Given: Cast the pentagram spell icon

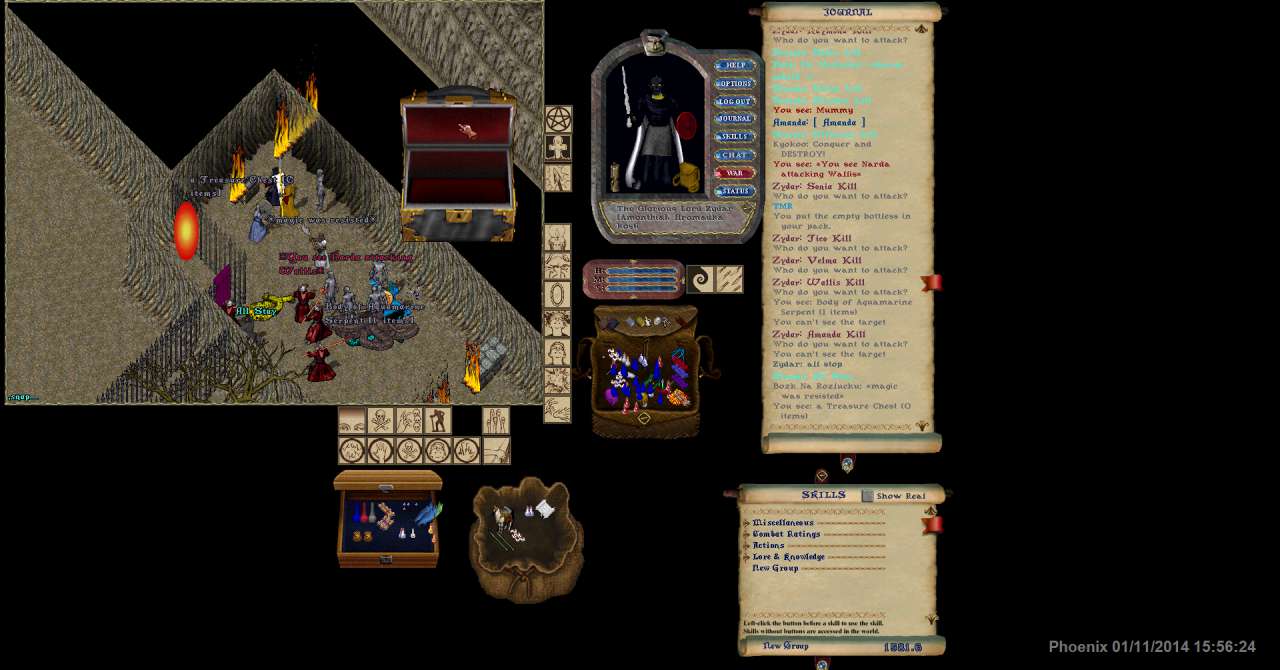Looking at the screenshot, I should pyautogui.click(x=558, y=120).
